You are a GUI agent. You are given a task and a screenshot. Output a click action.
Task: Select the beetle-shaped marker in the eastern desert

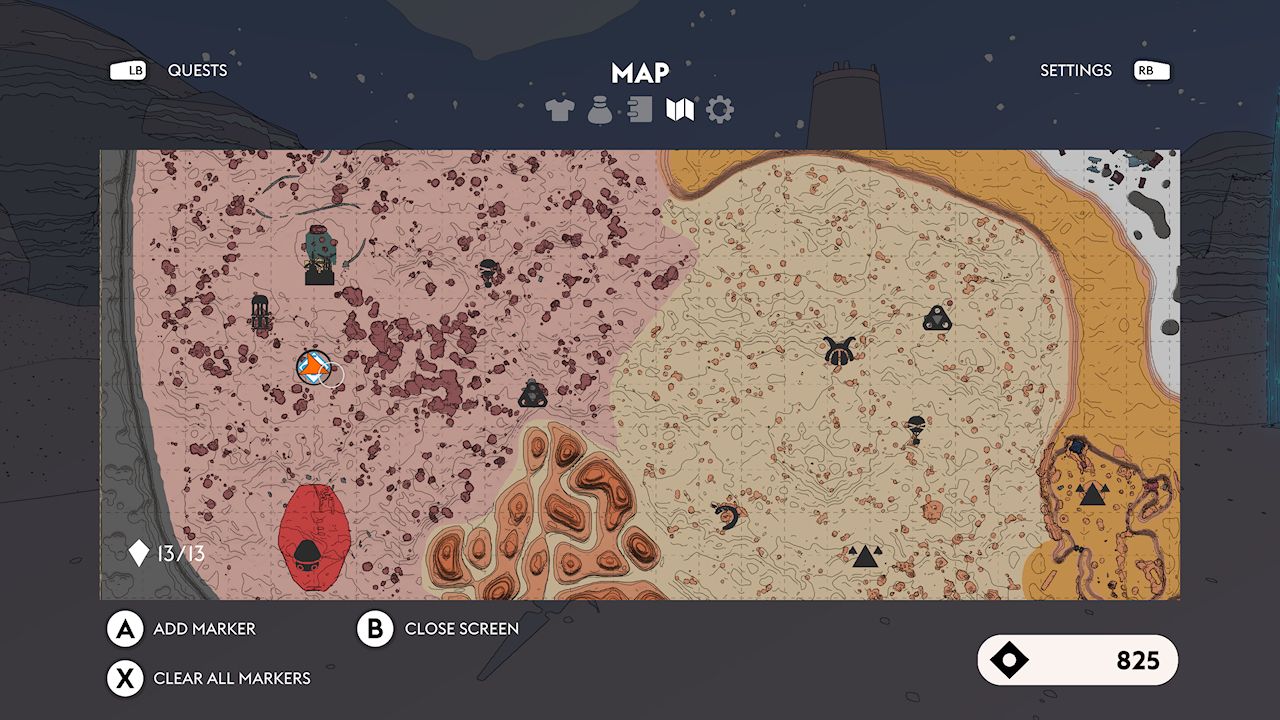[x=838, y=352]
